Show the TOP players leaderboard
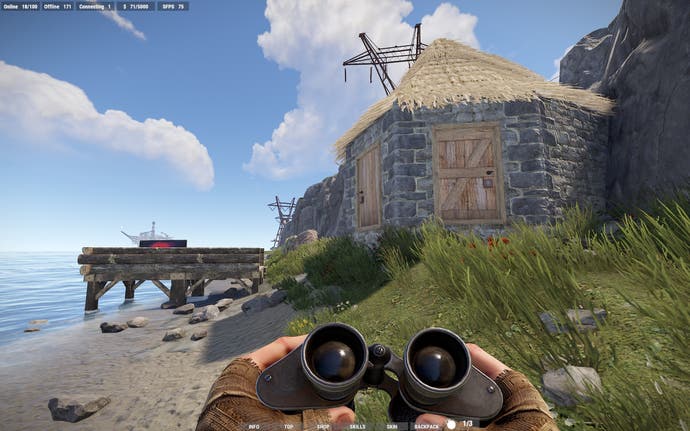Screen dimensions: 690x431 click(x=288, y=425)
